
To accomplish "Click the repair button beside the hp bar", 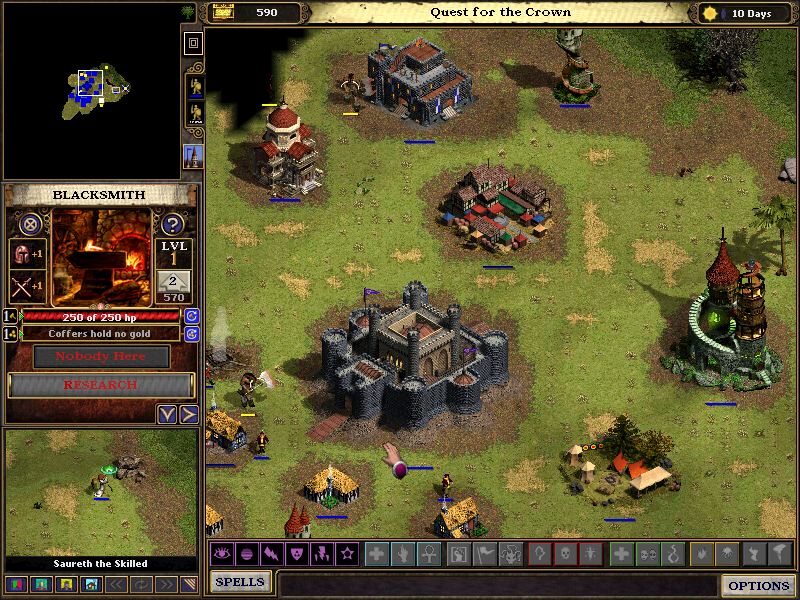I will [191, 316].
